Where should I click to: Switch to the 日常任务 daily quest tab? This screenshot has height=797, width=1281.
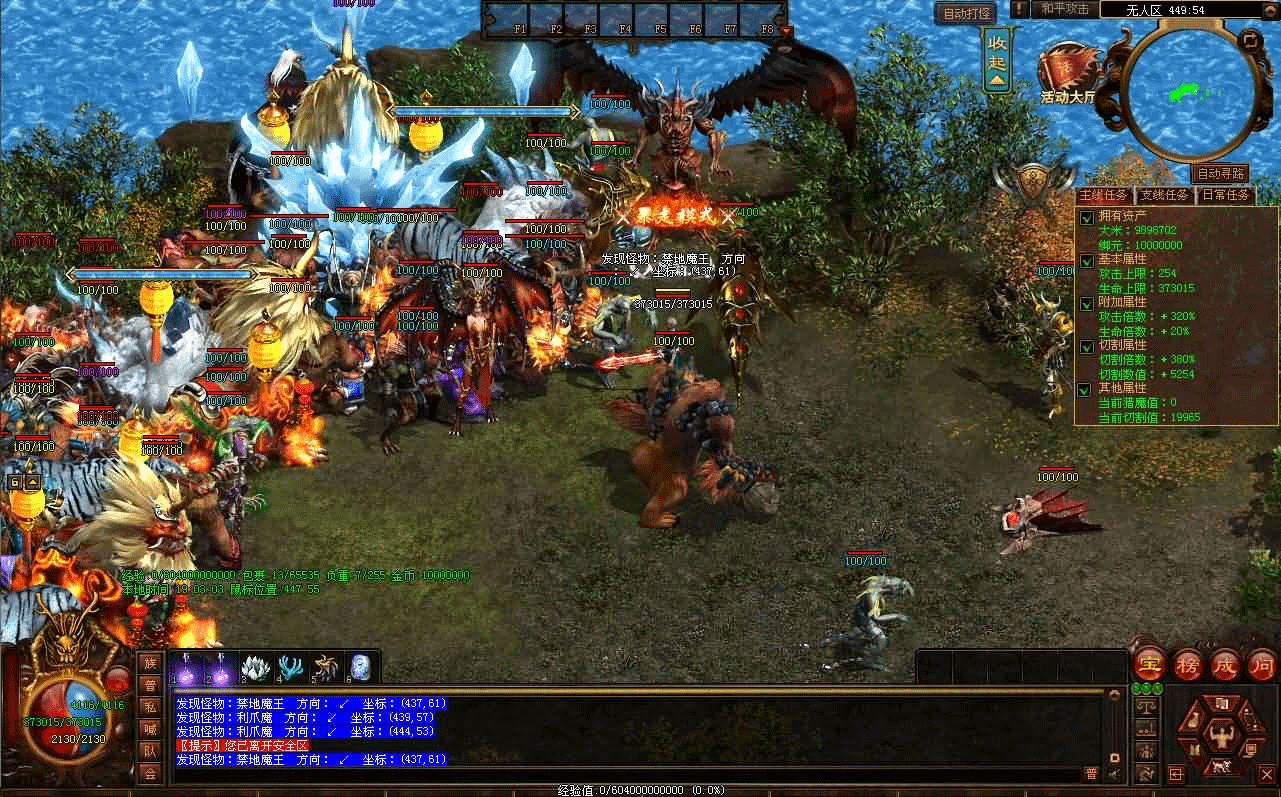tap(1224, 195)
